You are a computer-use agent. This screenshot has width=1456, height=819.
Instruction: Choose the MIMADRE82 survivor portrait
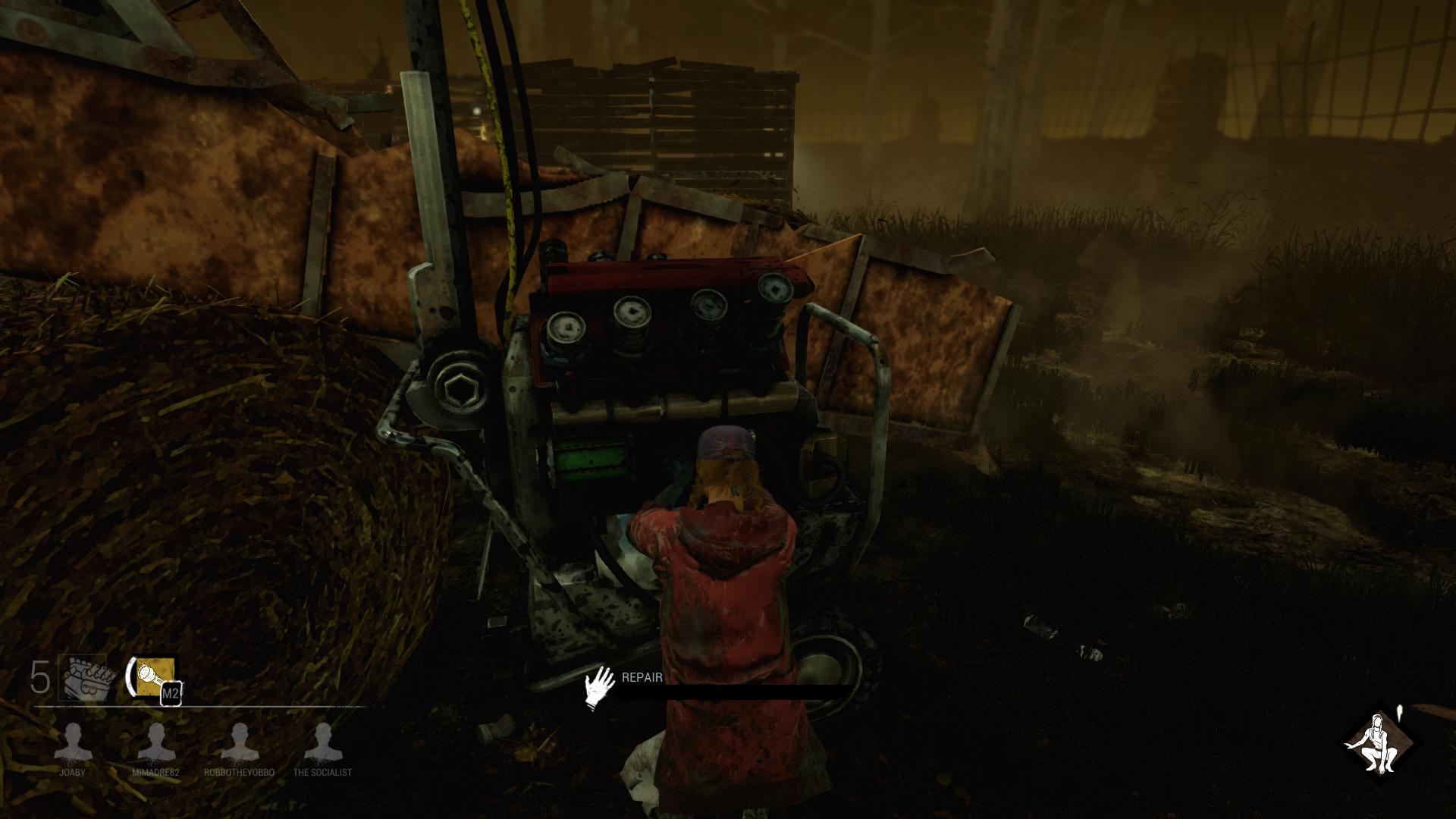coord(155,742)
